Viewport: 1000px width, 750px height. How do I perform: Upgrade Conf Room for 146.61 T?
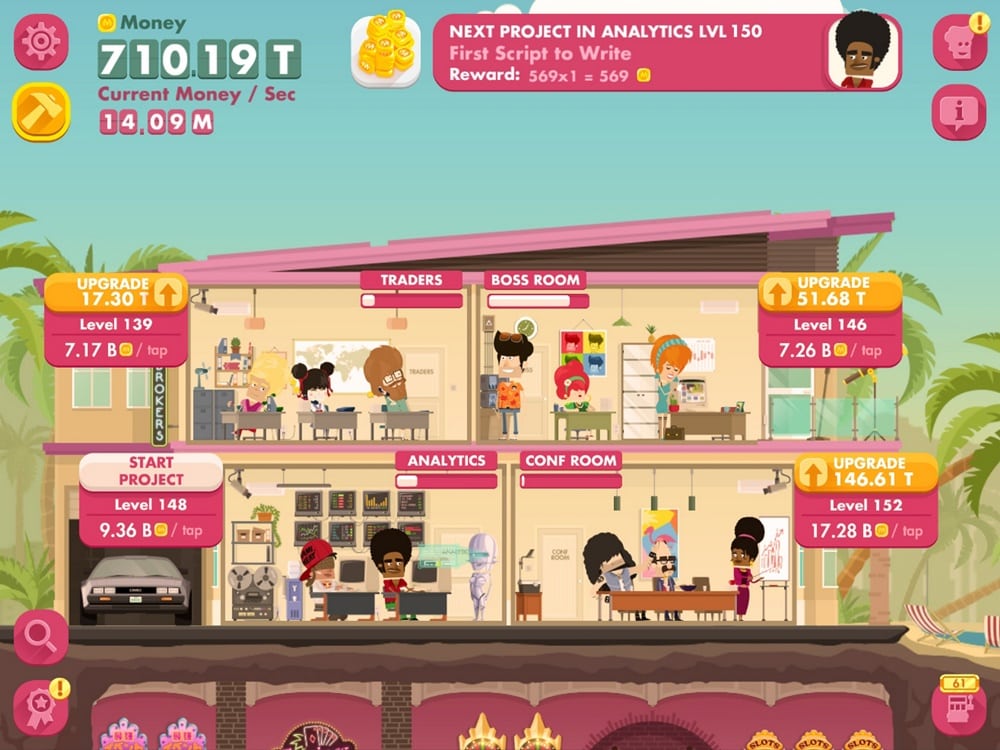(x=866, y=471)
